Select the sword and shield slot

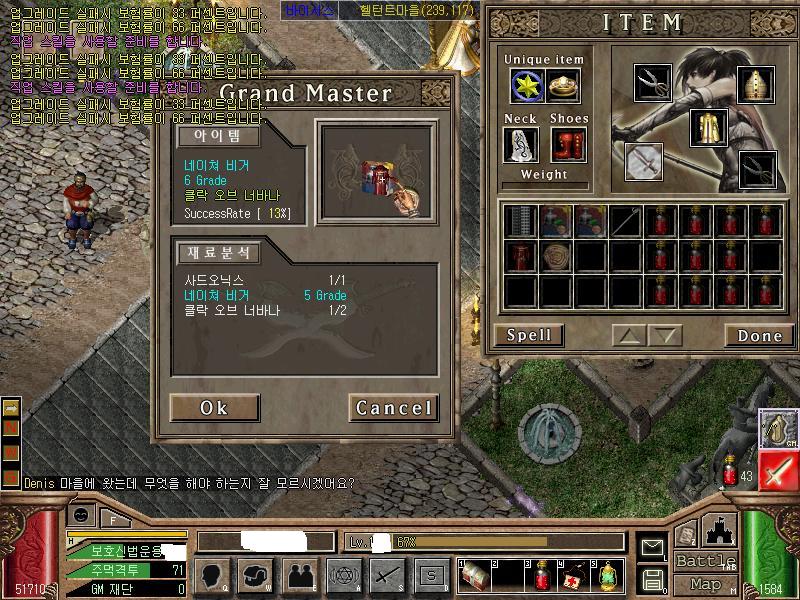coord(644,160)
